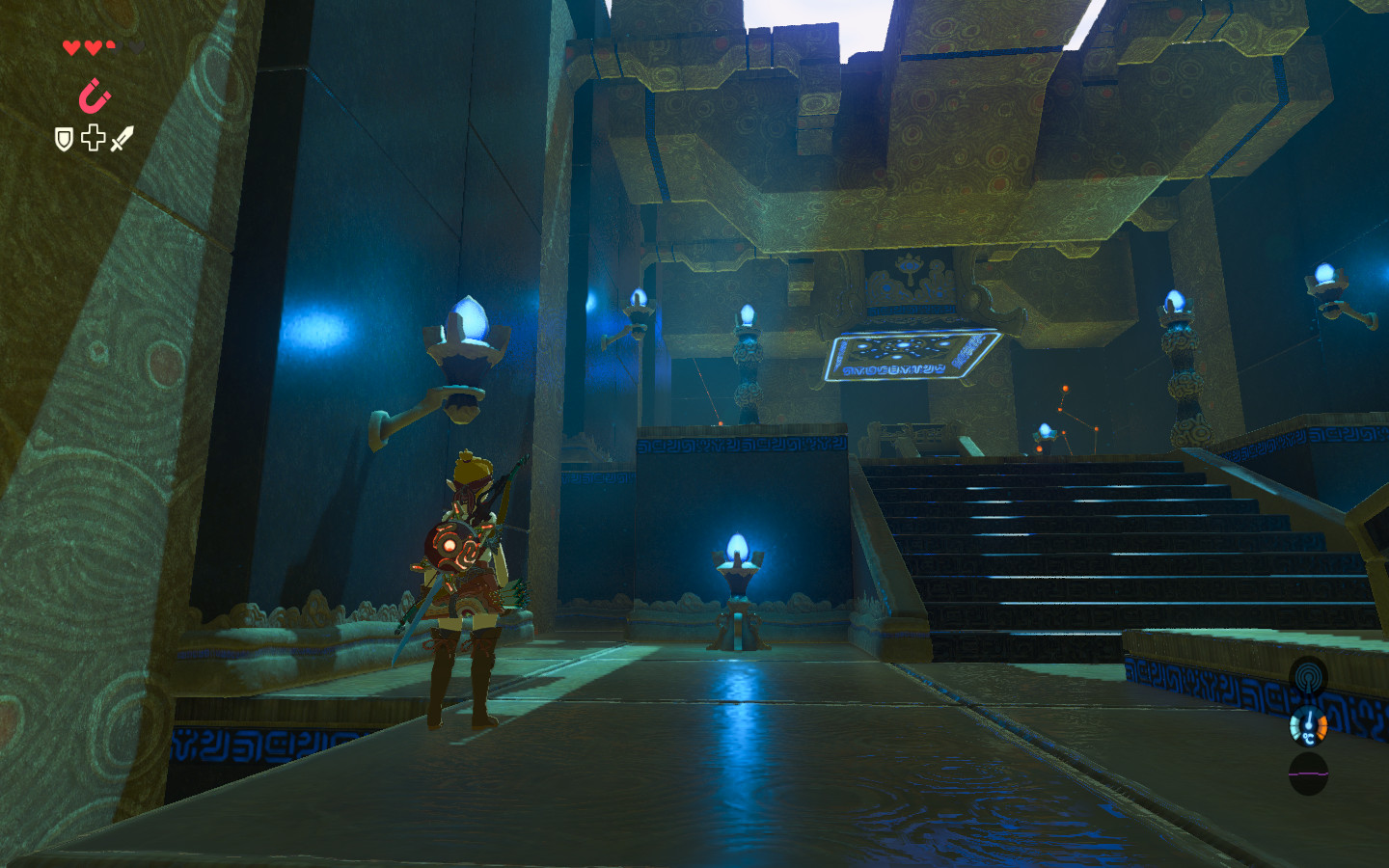Click the shield icon in the equipment row
1389x868 pixels.
point(63,139)
